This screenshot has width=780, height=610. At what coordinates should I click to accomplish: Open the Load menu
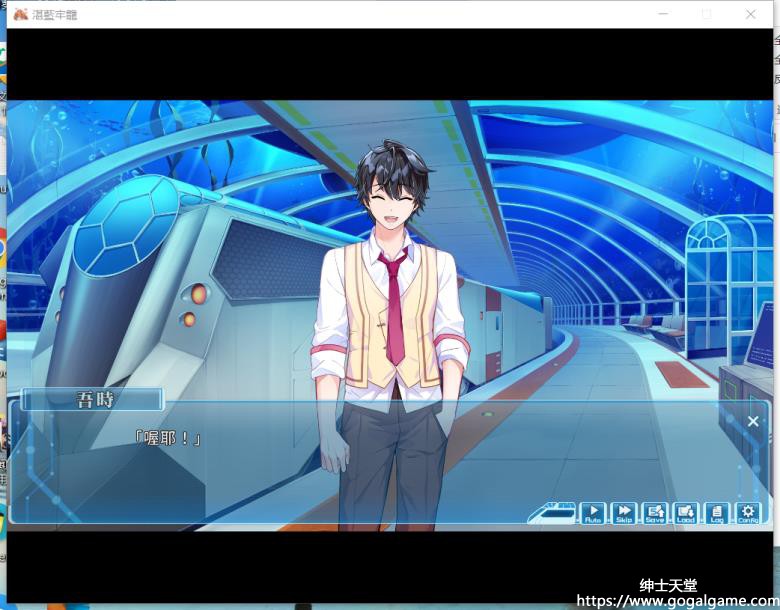(686, 513)
